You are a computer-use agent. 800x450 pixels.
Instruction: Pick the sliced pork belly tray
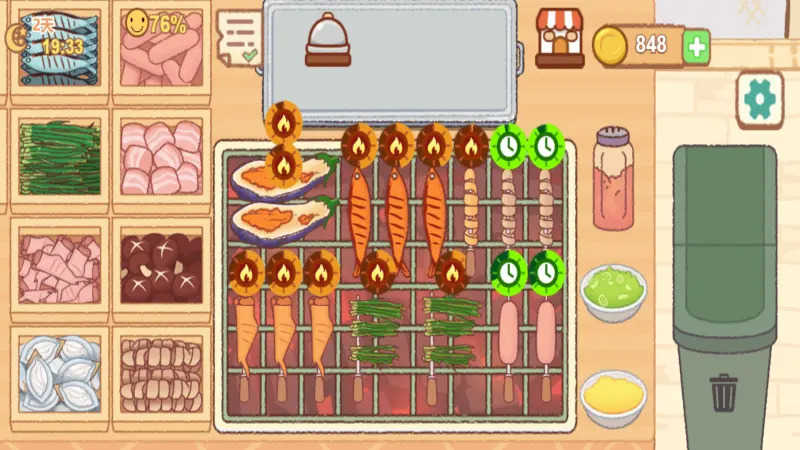160,158
